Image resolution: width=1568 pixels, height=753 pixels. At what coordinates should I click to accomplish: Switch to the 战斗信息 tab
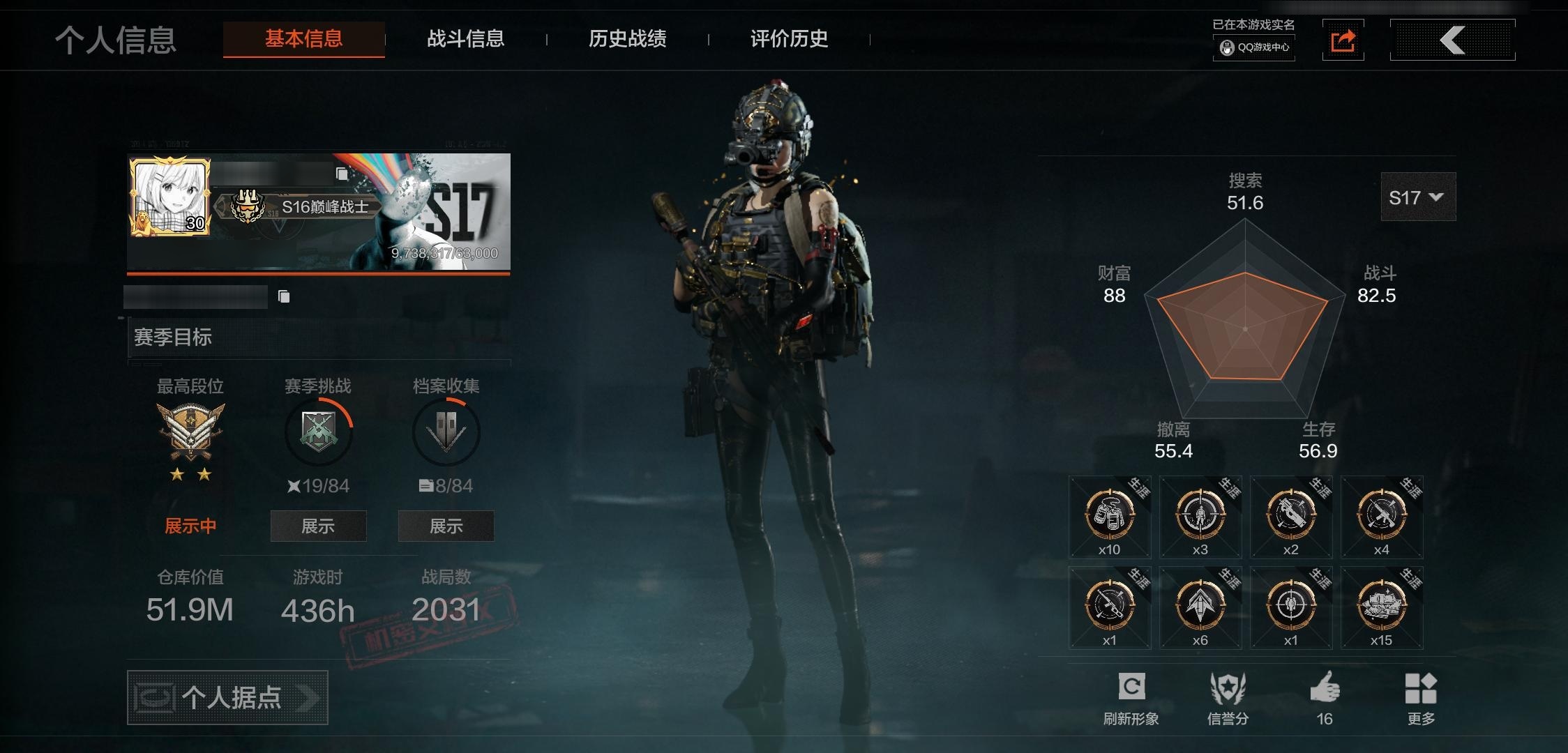(x=465, y=39)
